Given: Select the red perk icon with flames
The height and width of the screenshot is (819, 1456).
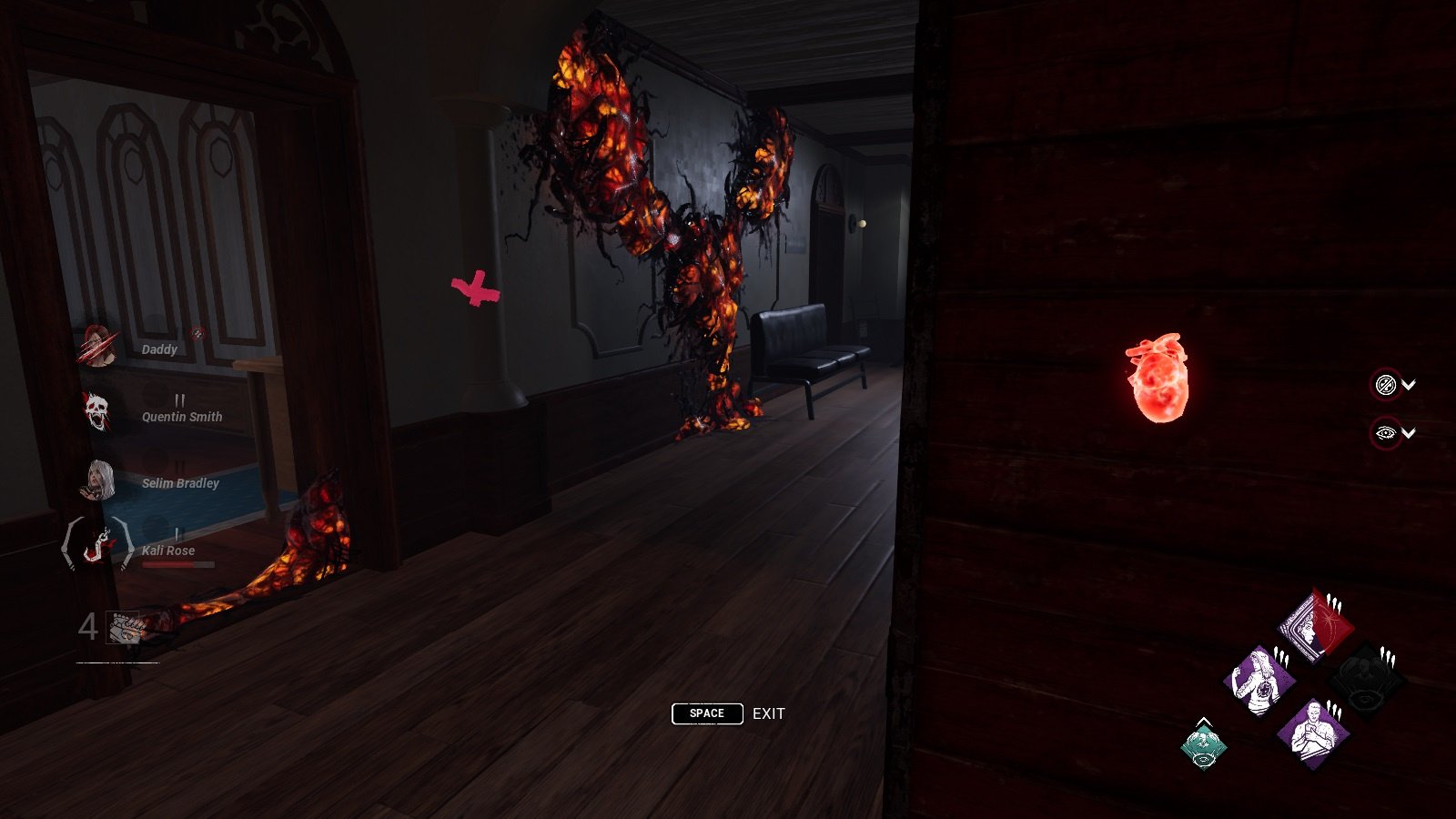Looking at the screenshot, I should (1316, 624).
